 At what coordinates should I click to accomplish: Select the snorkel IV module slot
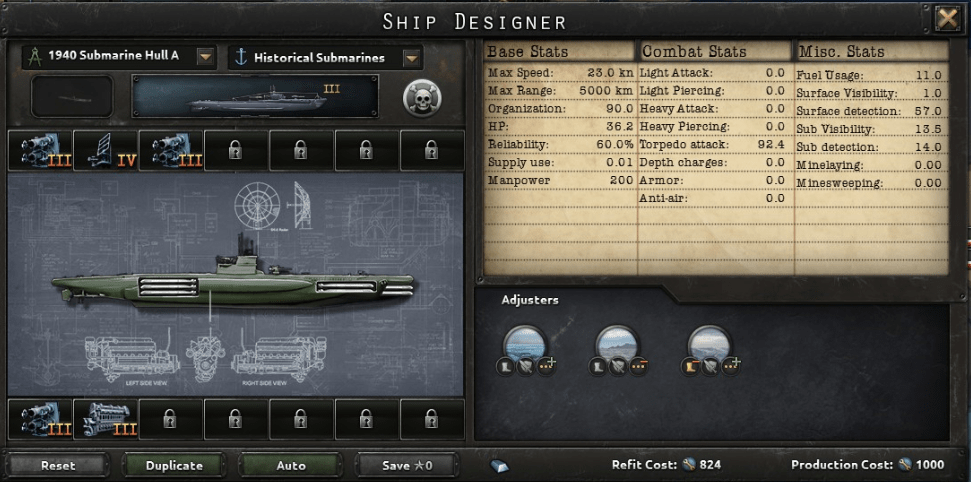(x=105, y=151)
